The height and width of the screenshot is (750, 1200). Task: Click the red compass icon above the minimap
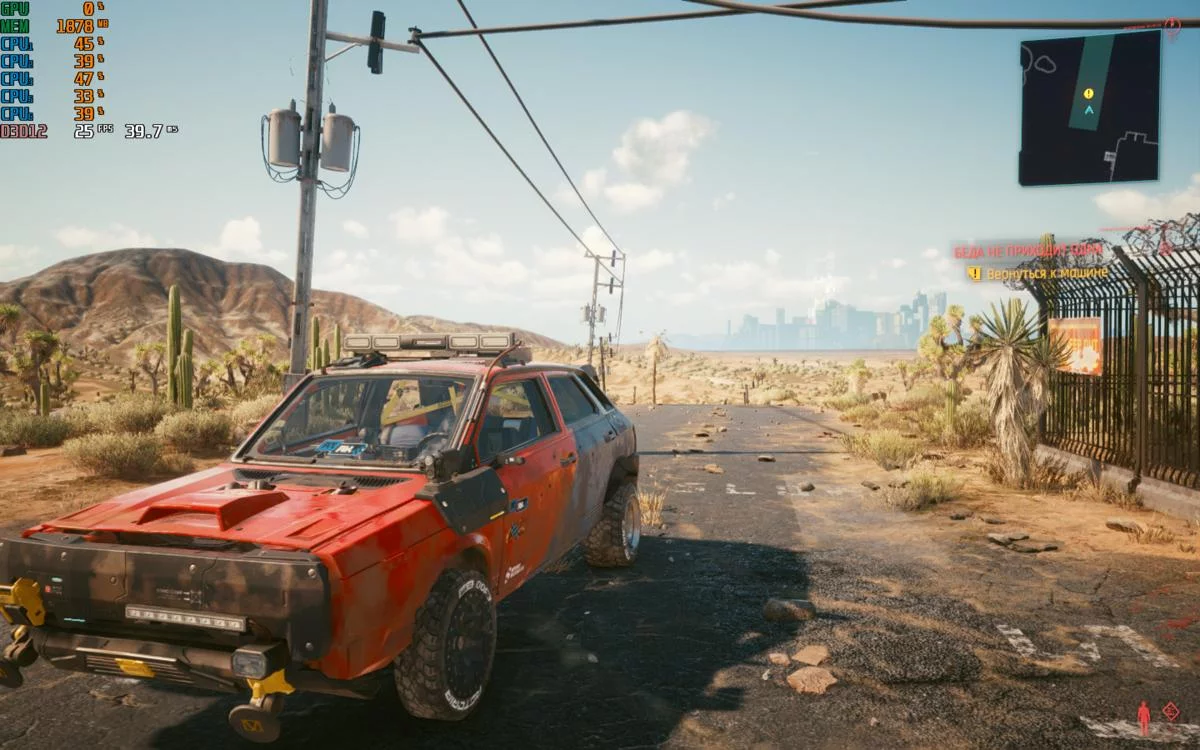point(1172,27)
